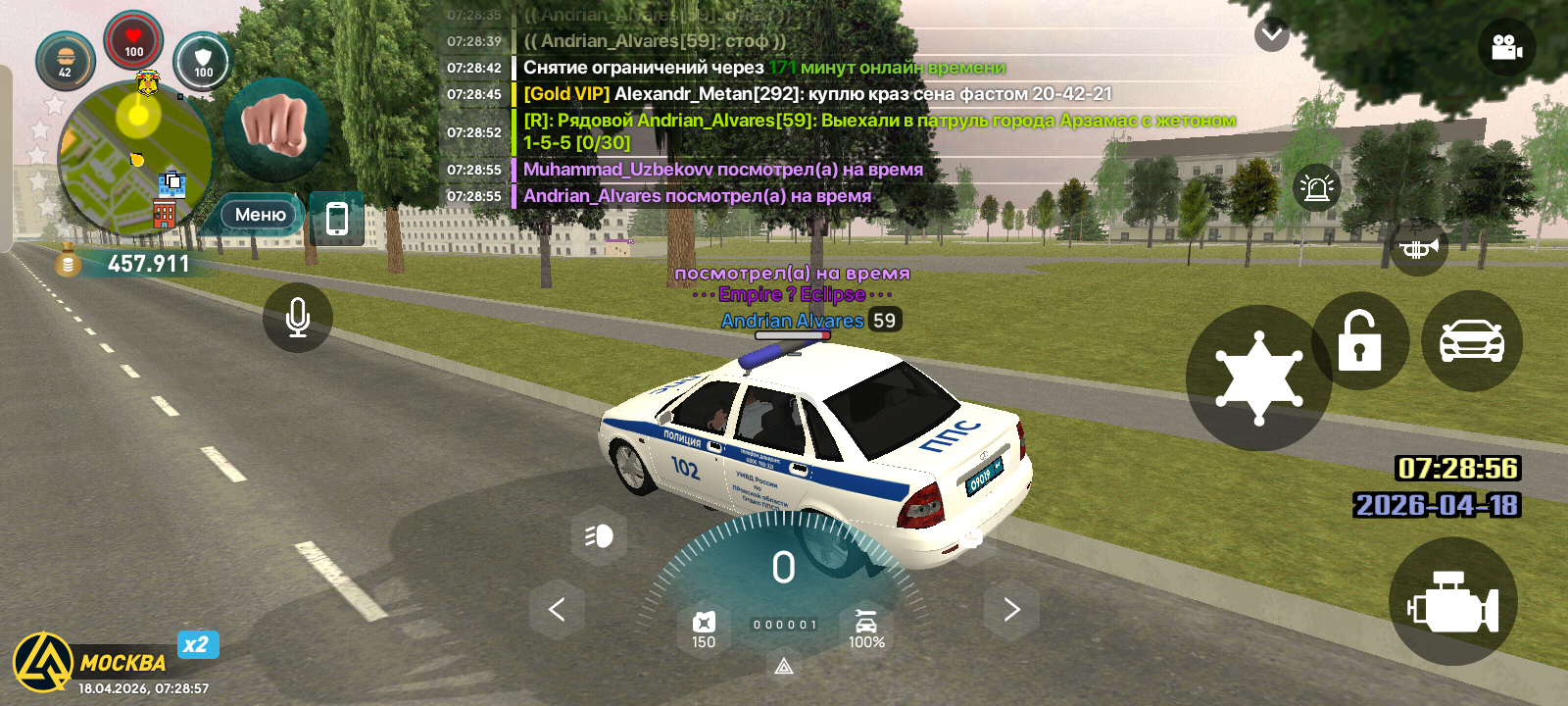The height and width of the screenshot is (706, 1568).
Task: Toggle the headlights button
Action: tap(599, 535)
